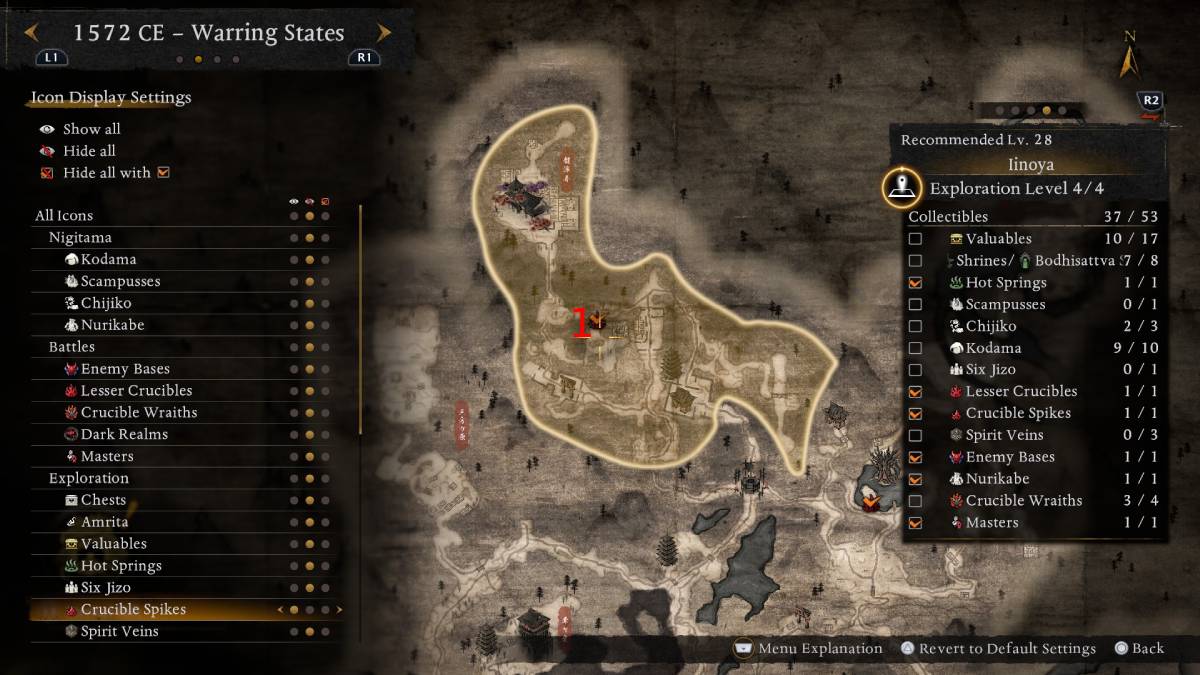This screenshot has height=675, width=1200.
Task: Select the Spirit Veins icon row
Action: tap(119, 631)
